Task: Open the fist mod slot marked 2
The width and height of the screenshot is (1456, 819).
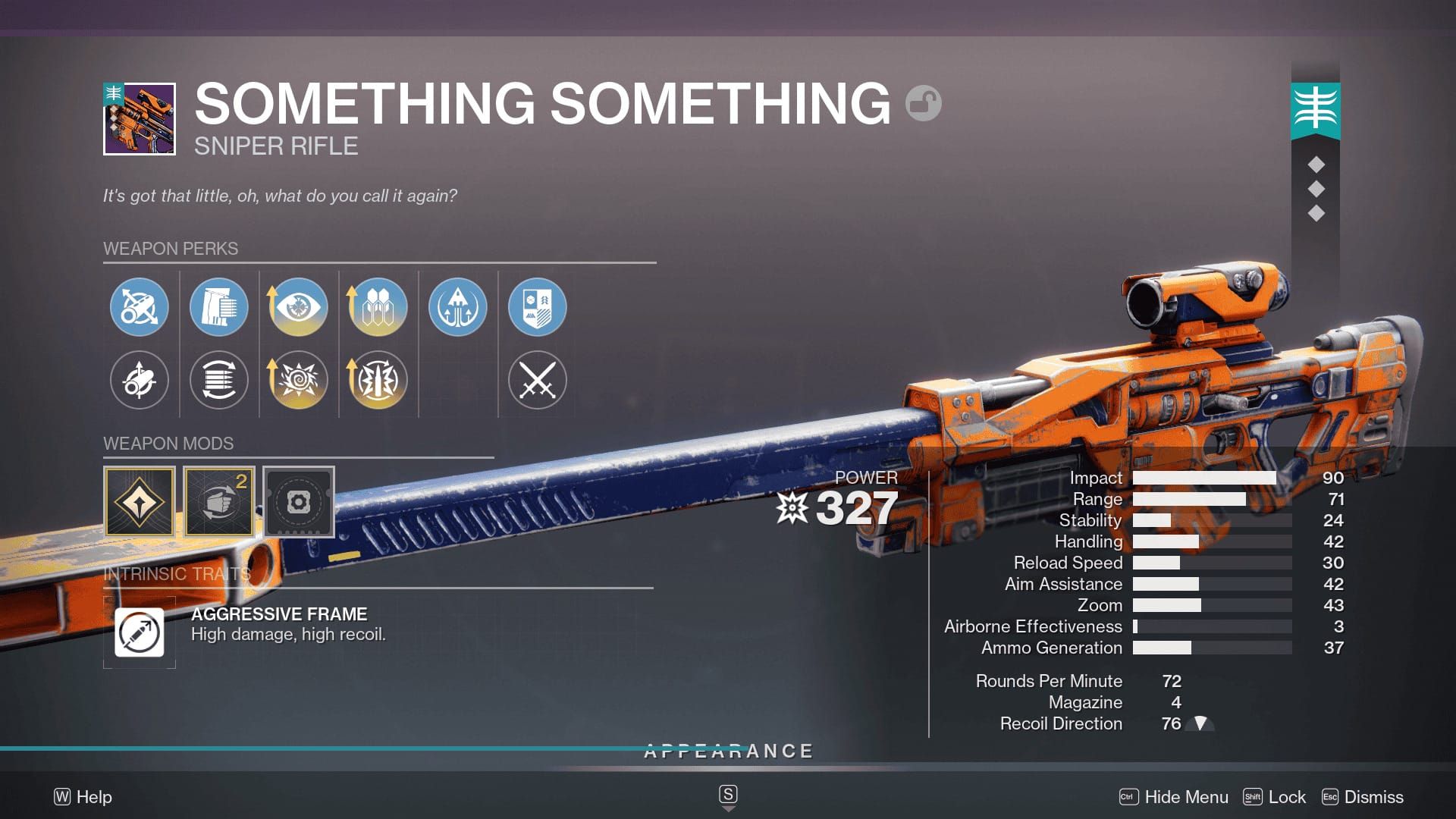Action: pos(219,502)
